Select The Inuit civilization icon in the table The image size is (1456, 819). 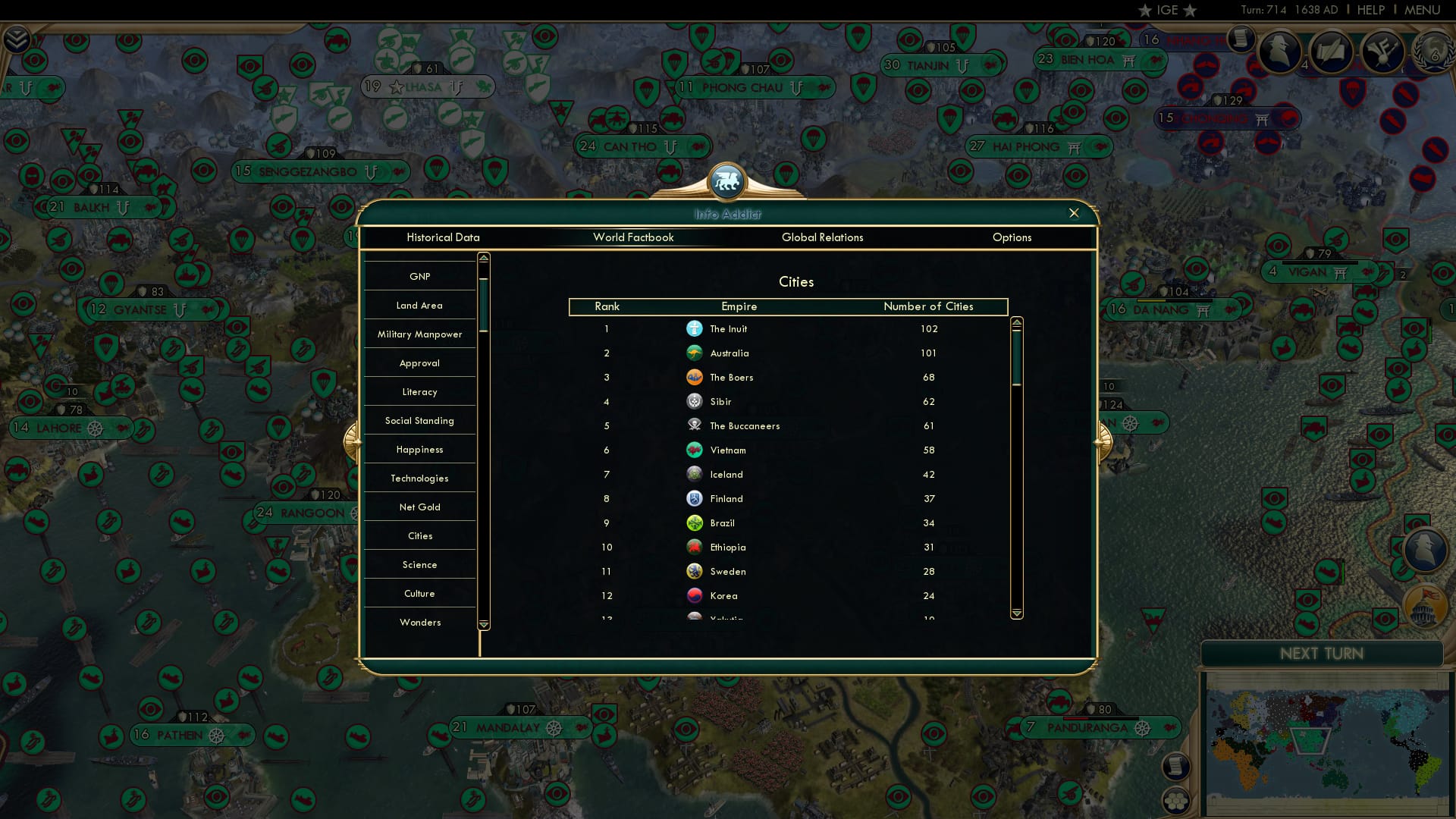tap(695, 328)
